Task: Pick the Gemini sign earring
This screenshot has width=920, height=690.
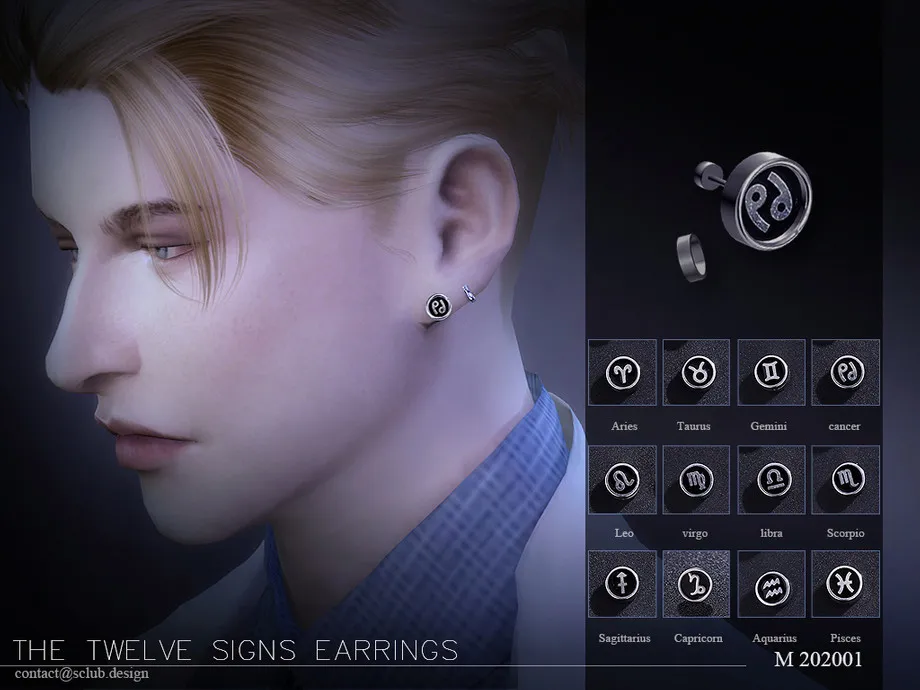Action: tap(771, 373)
